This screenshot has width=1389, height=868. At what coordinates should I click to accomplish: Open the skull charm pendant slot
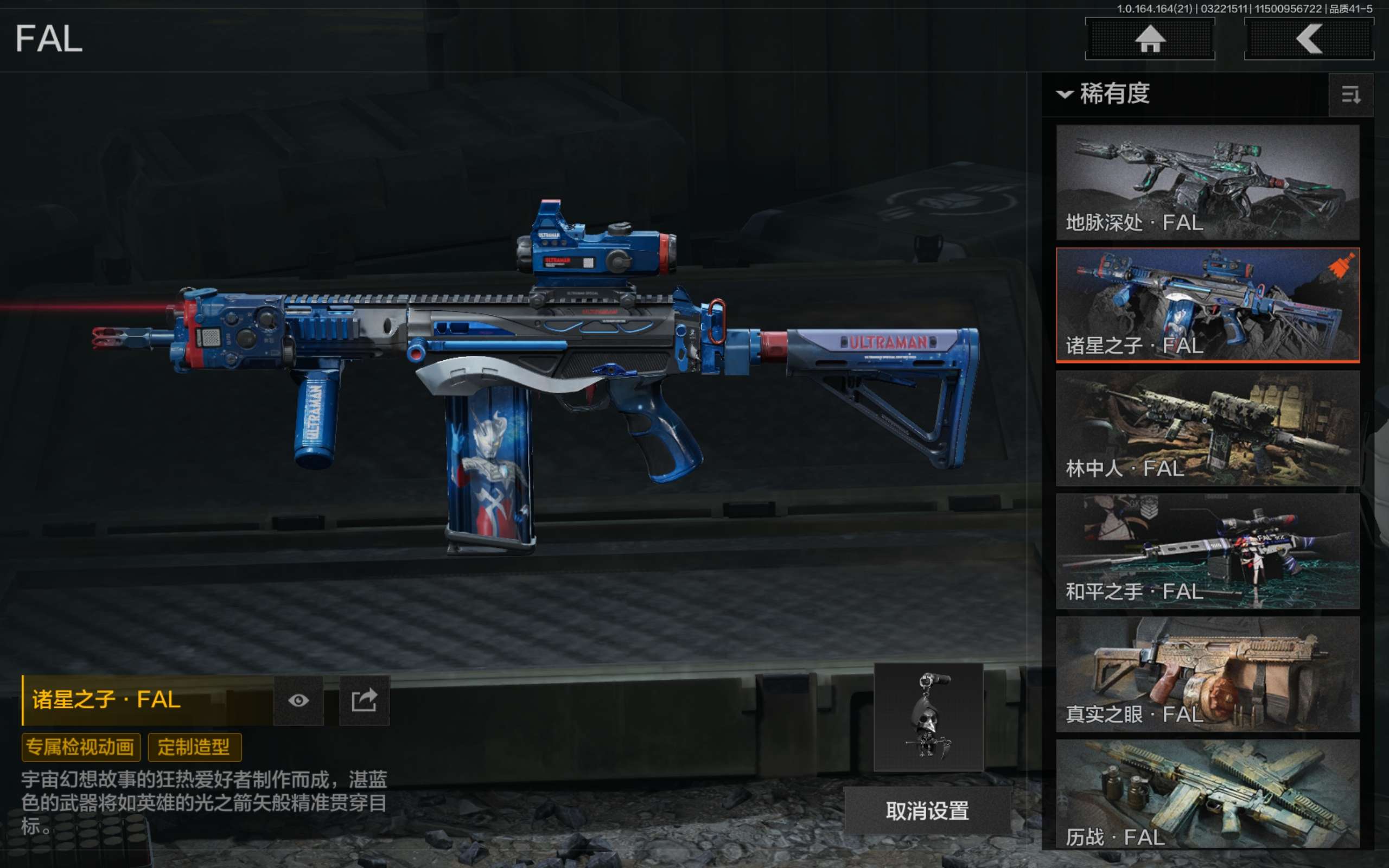tap(928, 717)
